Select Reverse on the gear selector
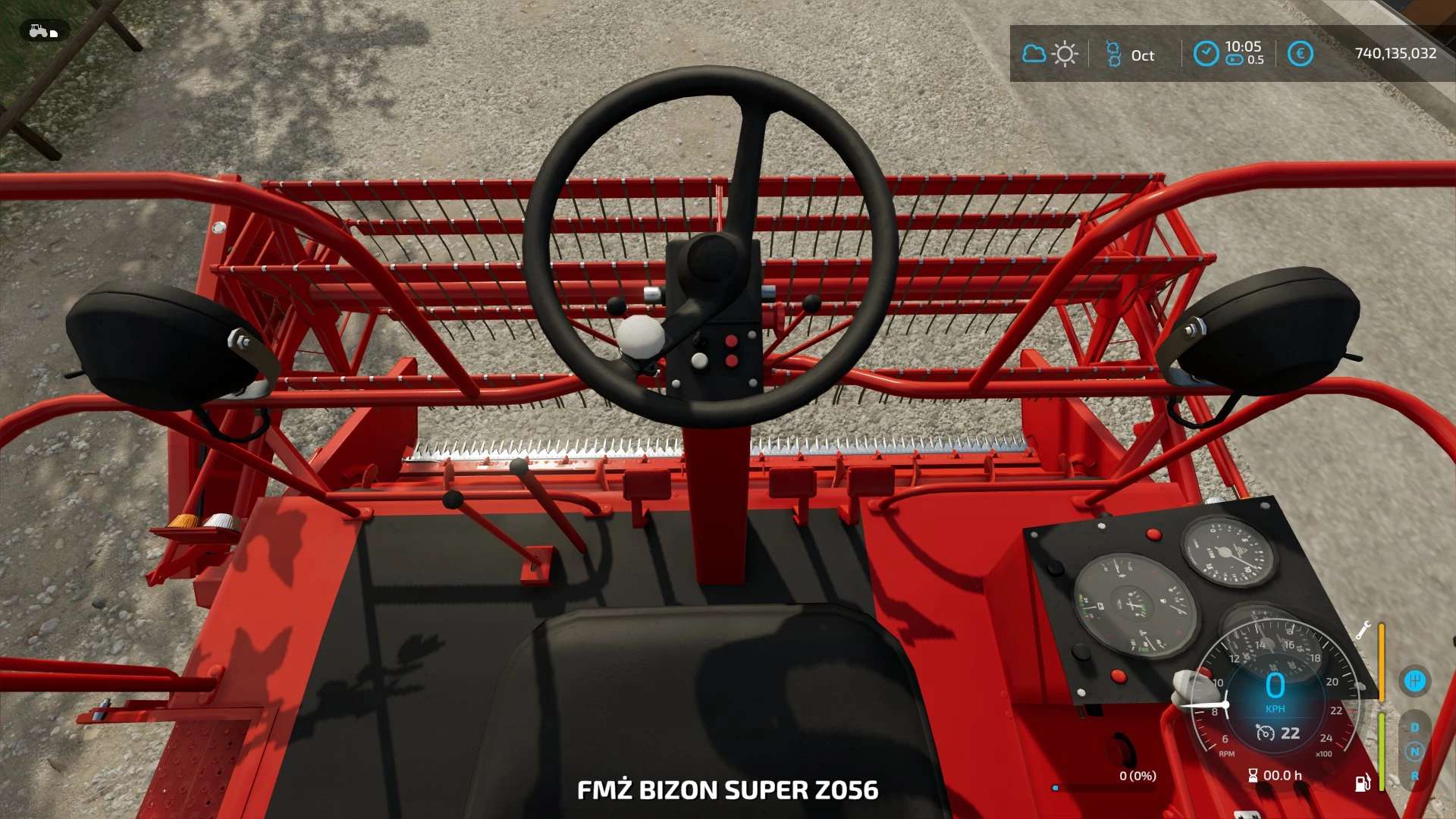This screenshot has width=1456, height=819. coord(1414,776)
